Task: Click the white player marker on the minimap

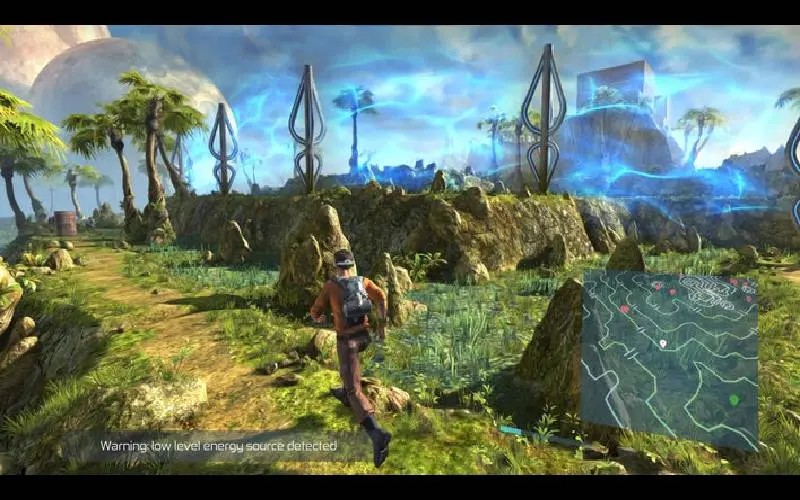Action: point(663,343)
